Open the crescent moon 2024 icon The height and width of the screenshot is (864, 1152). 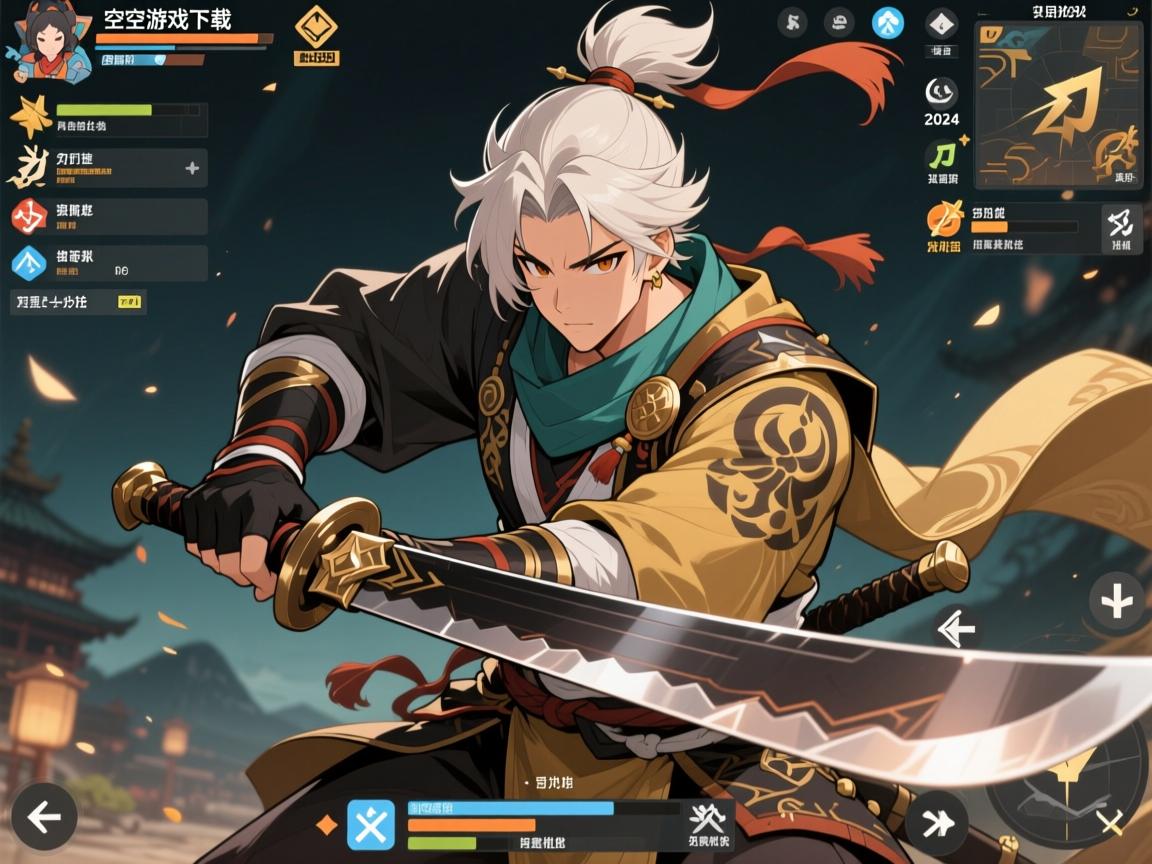941,94
